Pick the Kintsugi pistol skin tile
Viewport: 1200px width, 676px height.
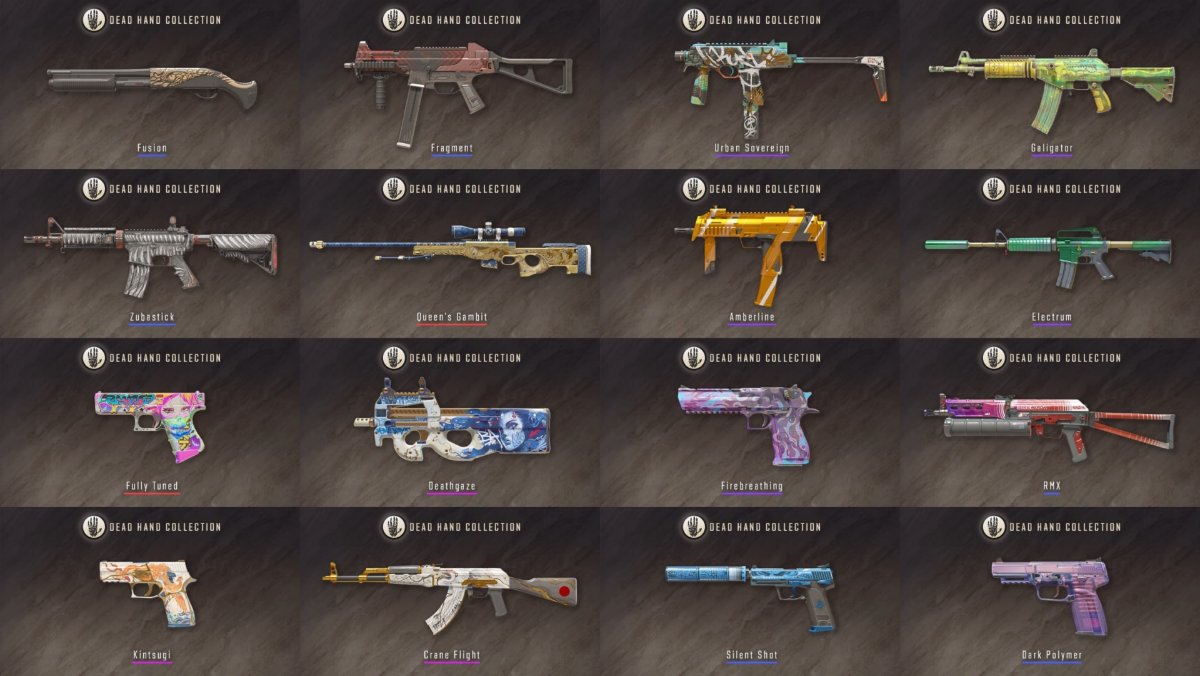coord(151,590)
